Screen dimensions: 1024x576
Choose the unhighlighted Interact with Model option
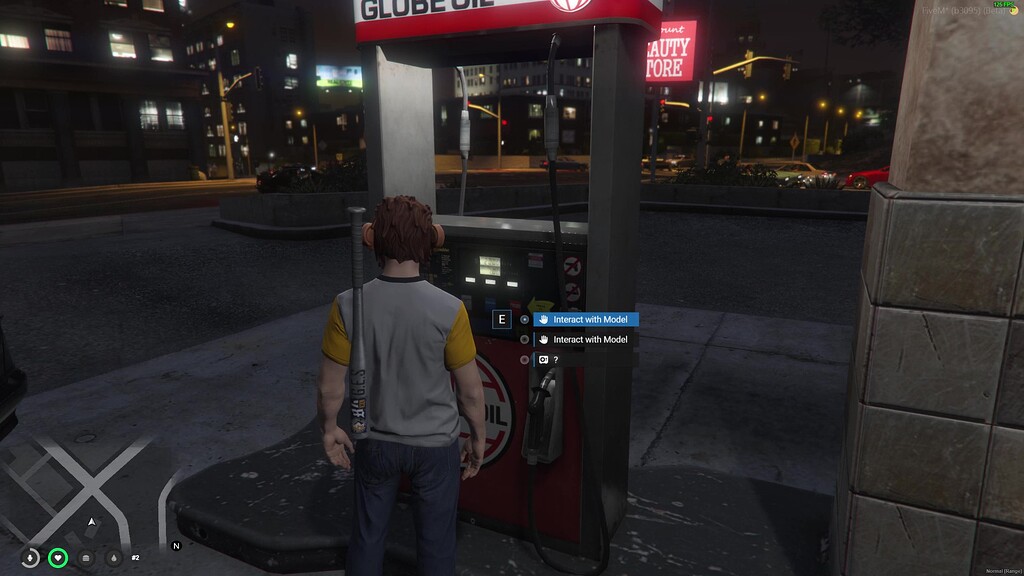(x=586, y=340)
